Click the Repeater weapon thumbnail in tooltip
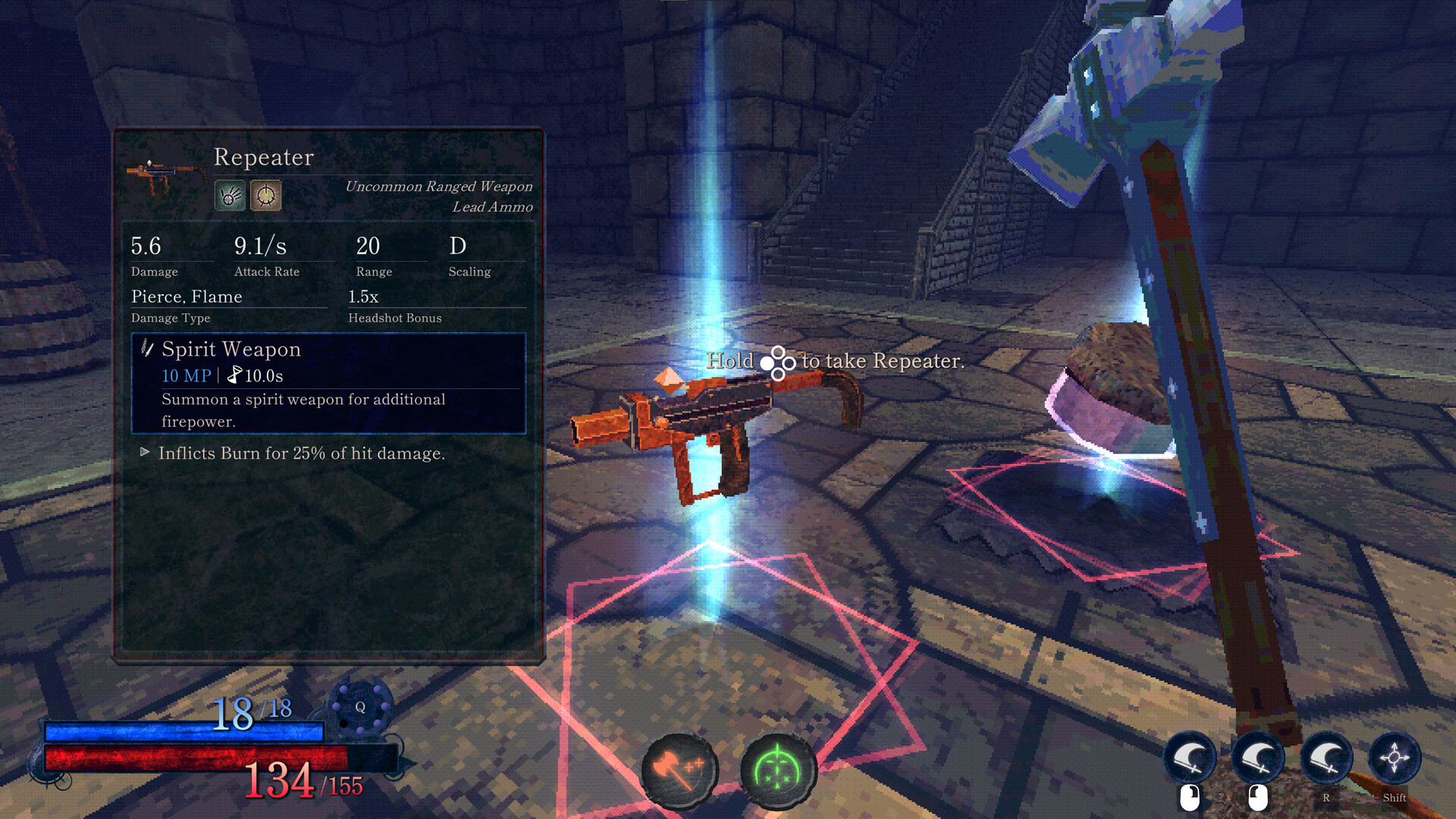The image size is (1456, 819). click(x=165, y=175)
